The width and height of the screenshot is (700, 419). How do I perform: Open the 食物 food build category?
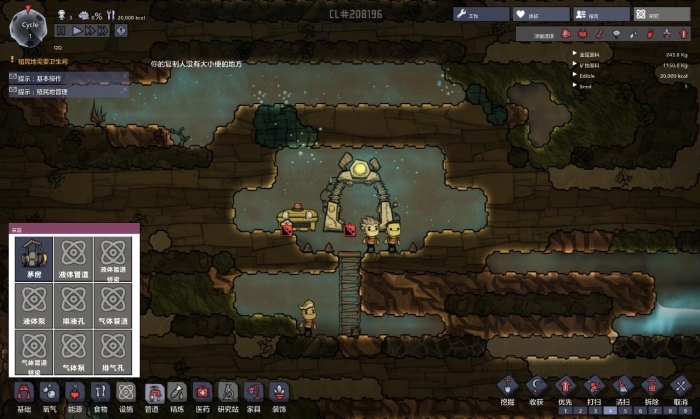click(x=101, y=395)
